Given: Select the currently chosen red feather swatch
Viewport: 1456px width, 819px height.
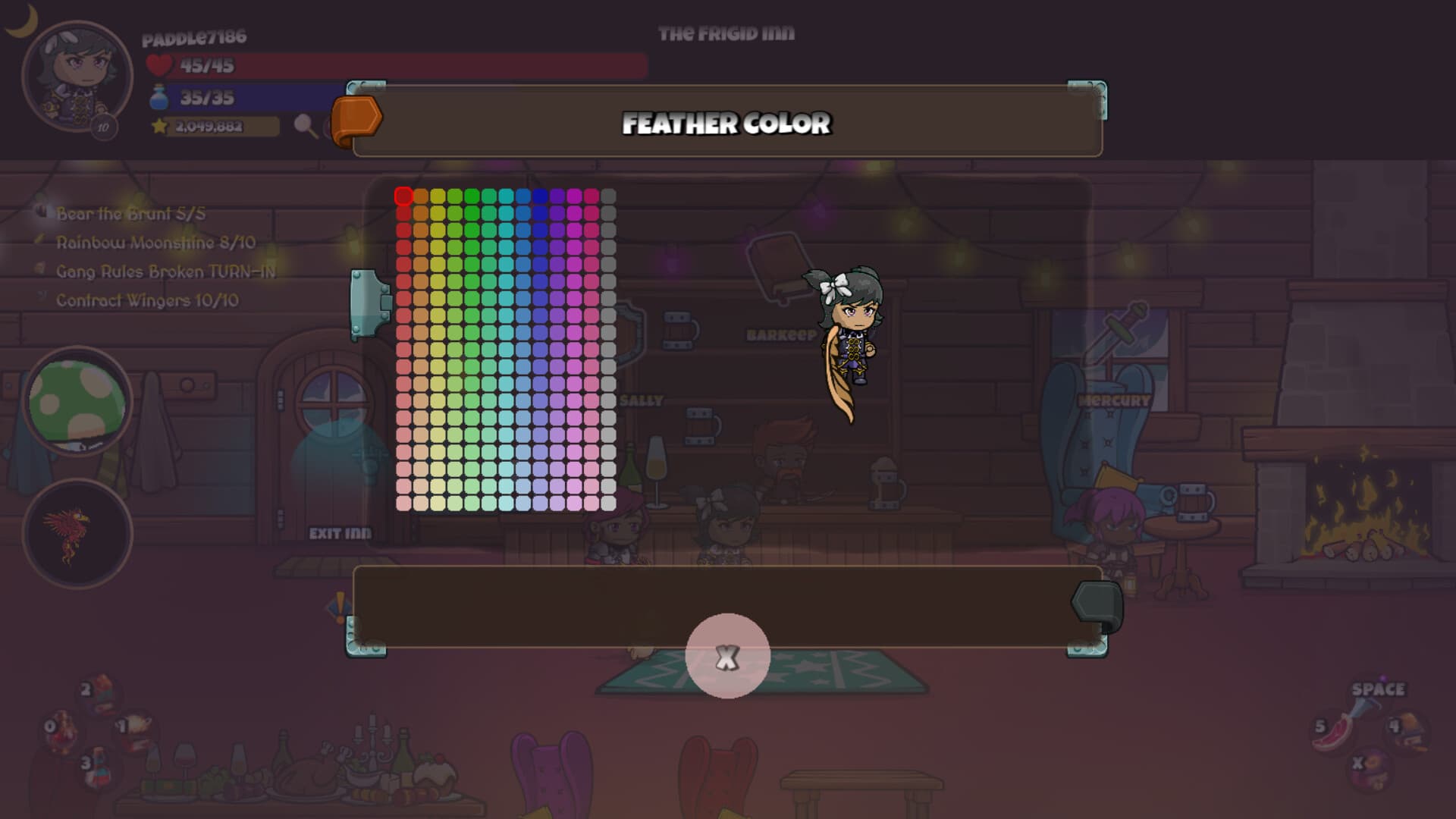Looking at the screenshot, I should [403, 196].
